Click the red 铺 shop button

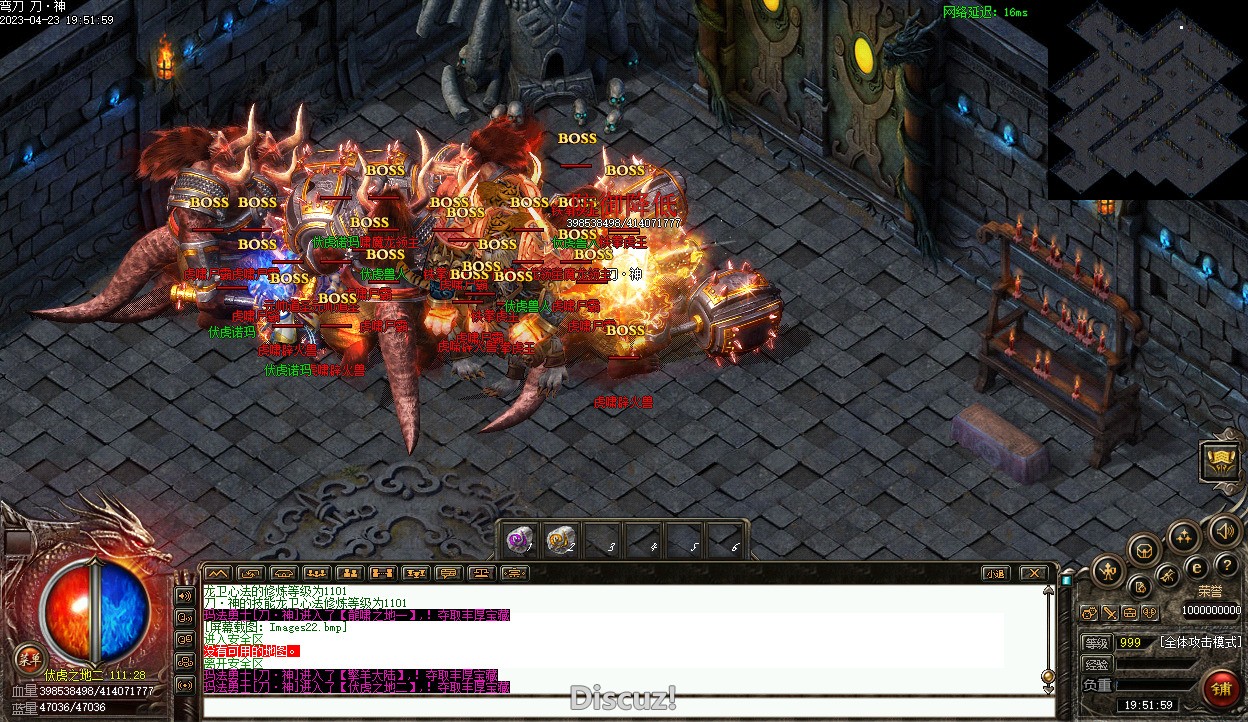[x=1221, y=688]
